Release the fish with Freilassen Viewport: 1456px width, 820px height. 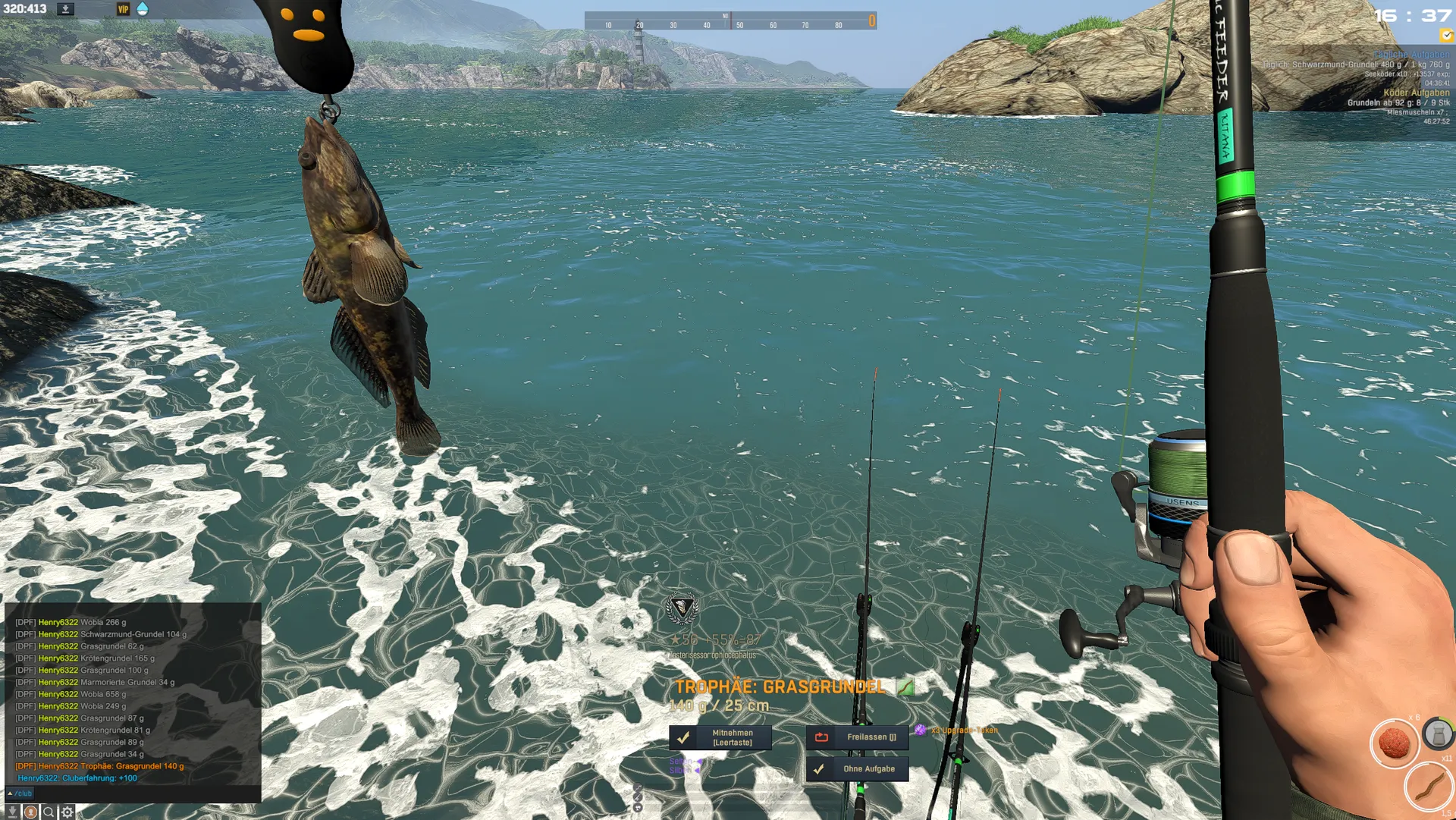pyautogui.click(x=857, y=737)
